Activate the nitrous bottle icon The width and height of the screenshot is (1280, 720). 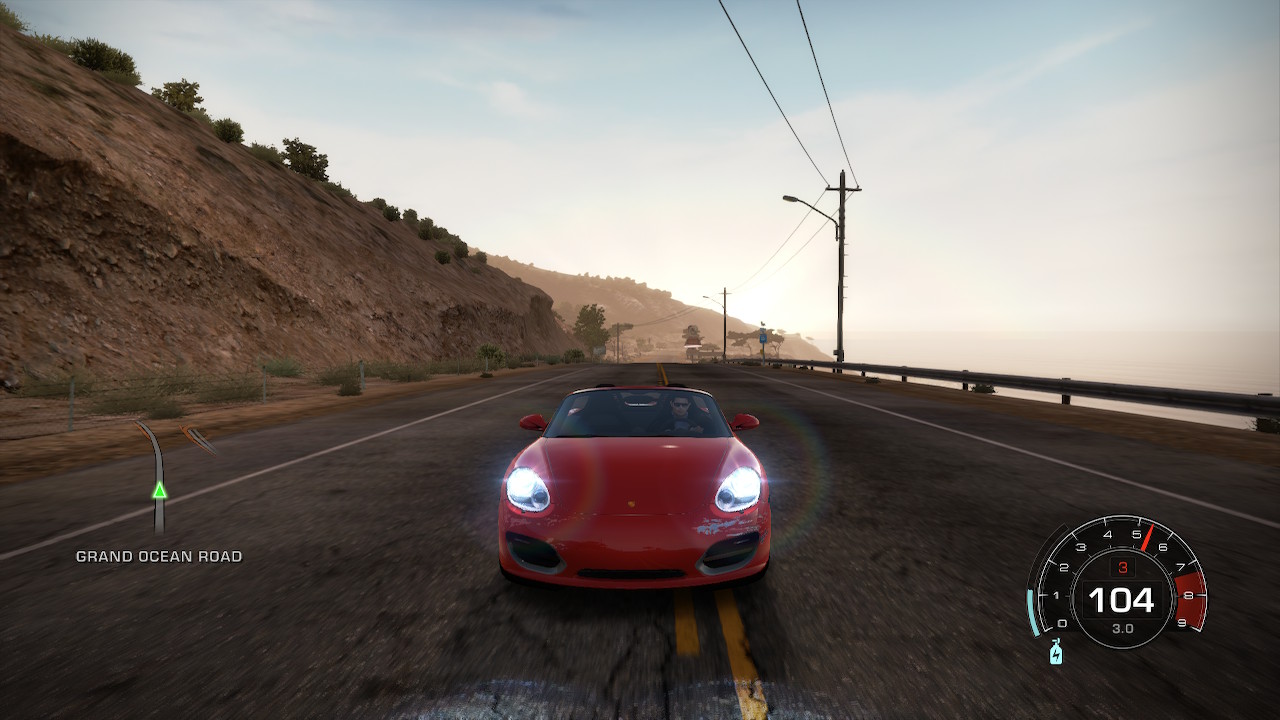1055,653
